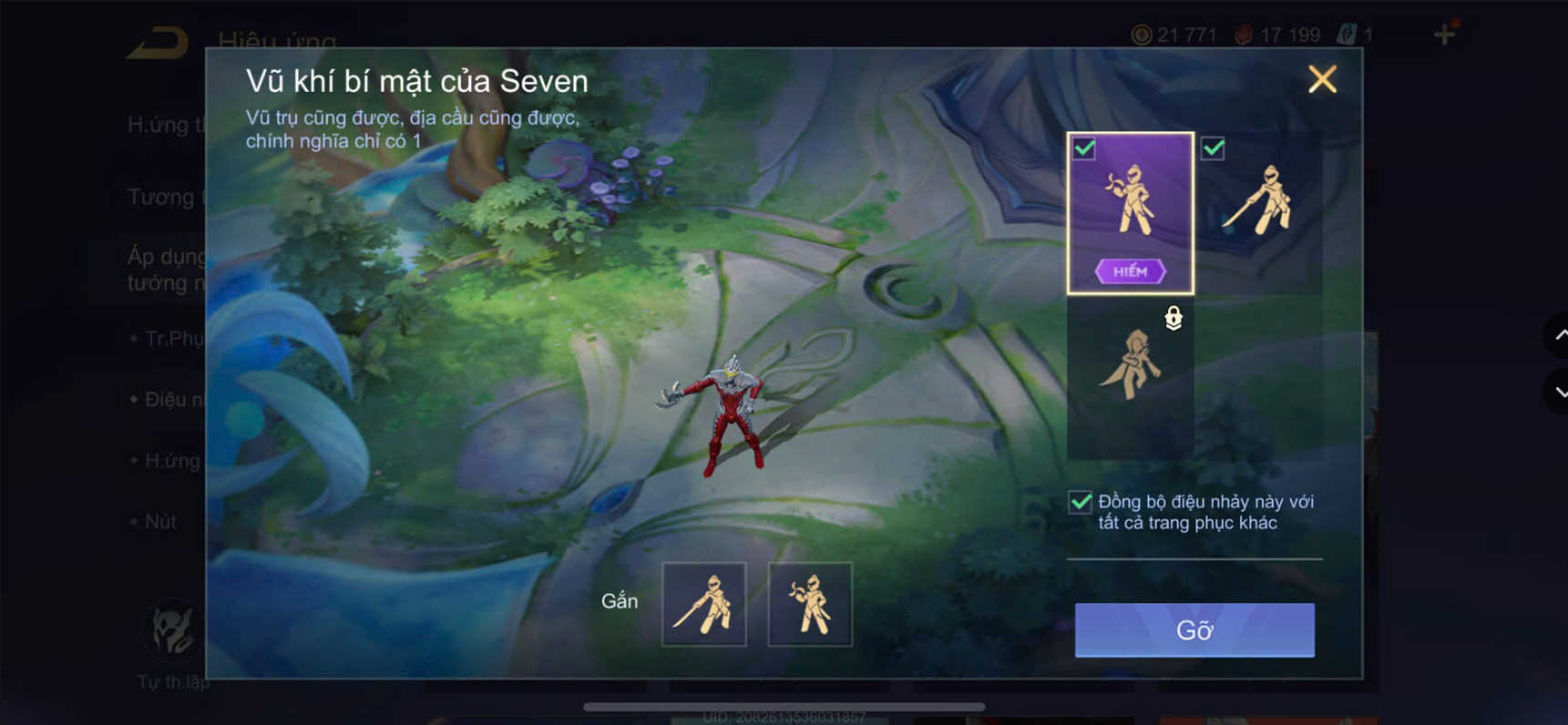Toggle the green checkmark on the weapon skin

[x=1213, y=148]
